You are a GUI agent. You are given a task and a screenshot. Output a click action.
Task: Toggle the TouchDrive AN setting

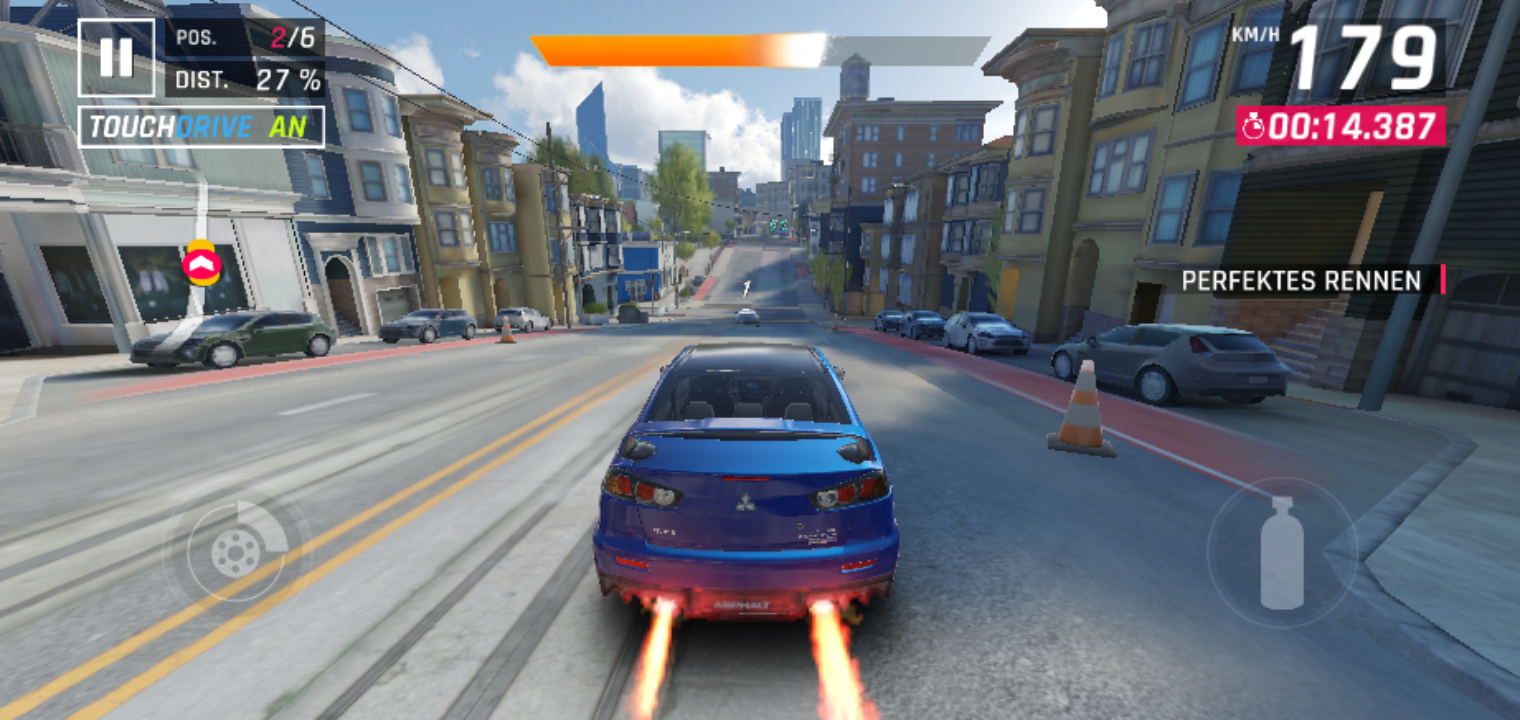tap(201, 127)
